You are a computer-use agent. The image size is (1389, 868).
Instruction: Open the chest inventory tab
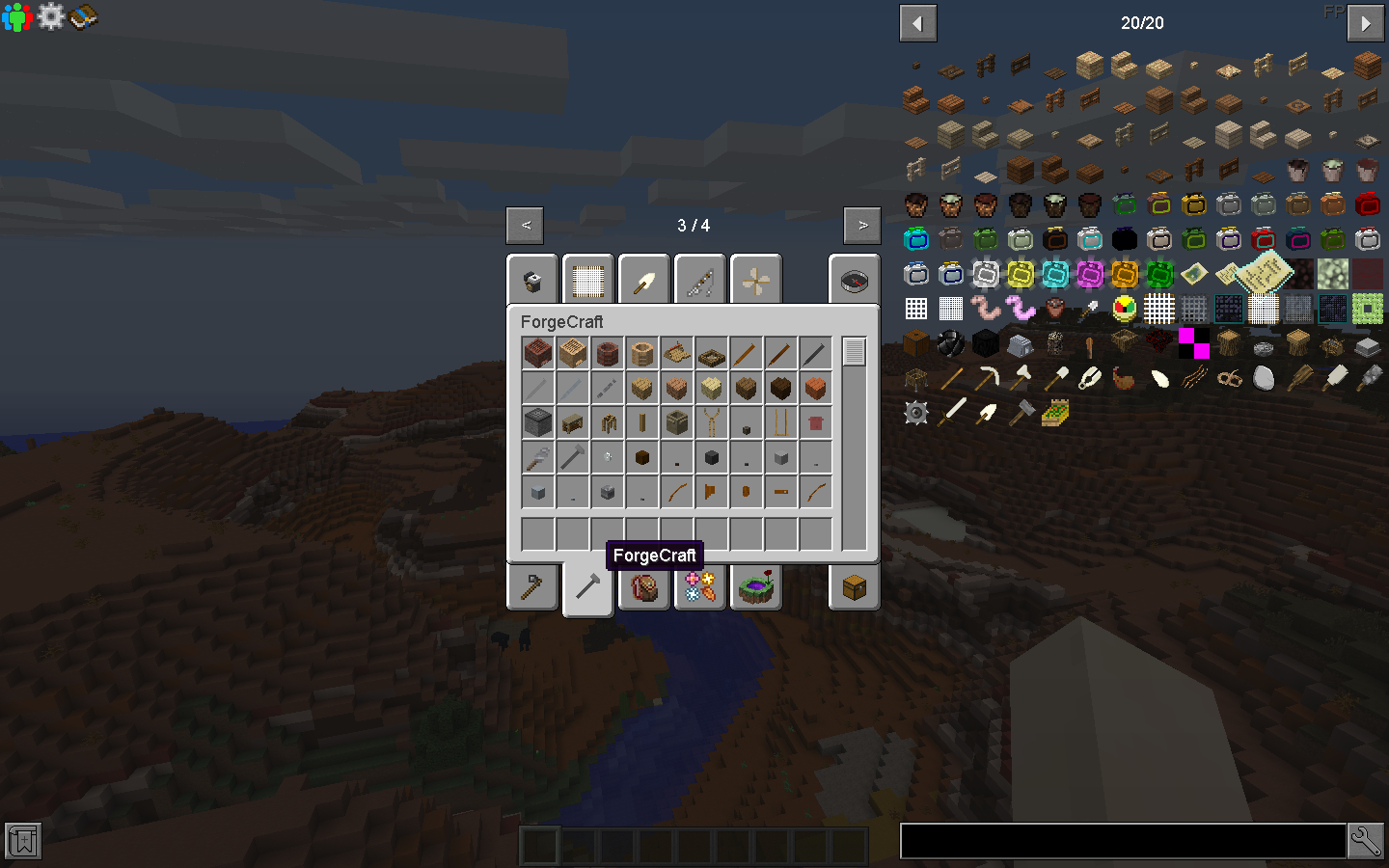tap(854, 586)
